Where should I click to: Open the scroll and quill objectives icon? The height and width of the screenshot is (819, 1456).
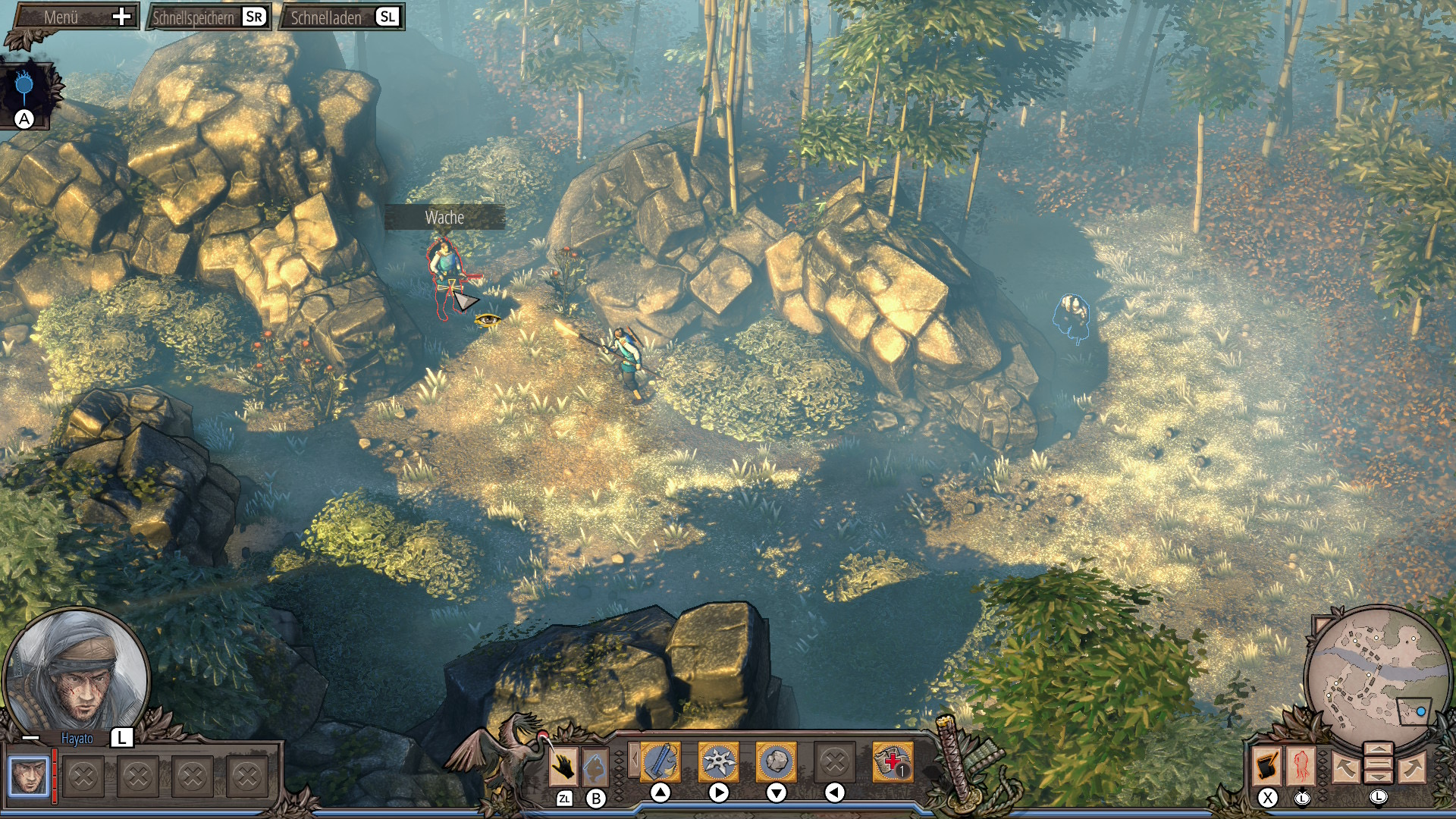coord(1267,766)
